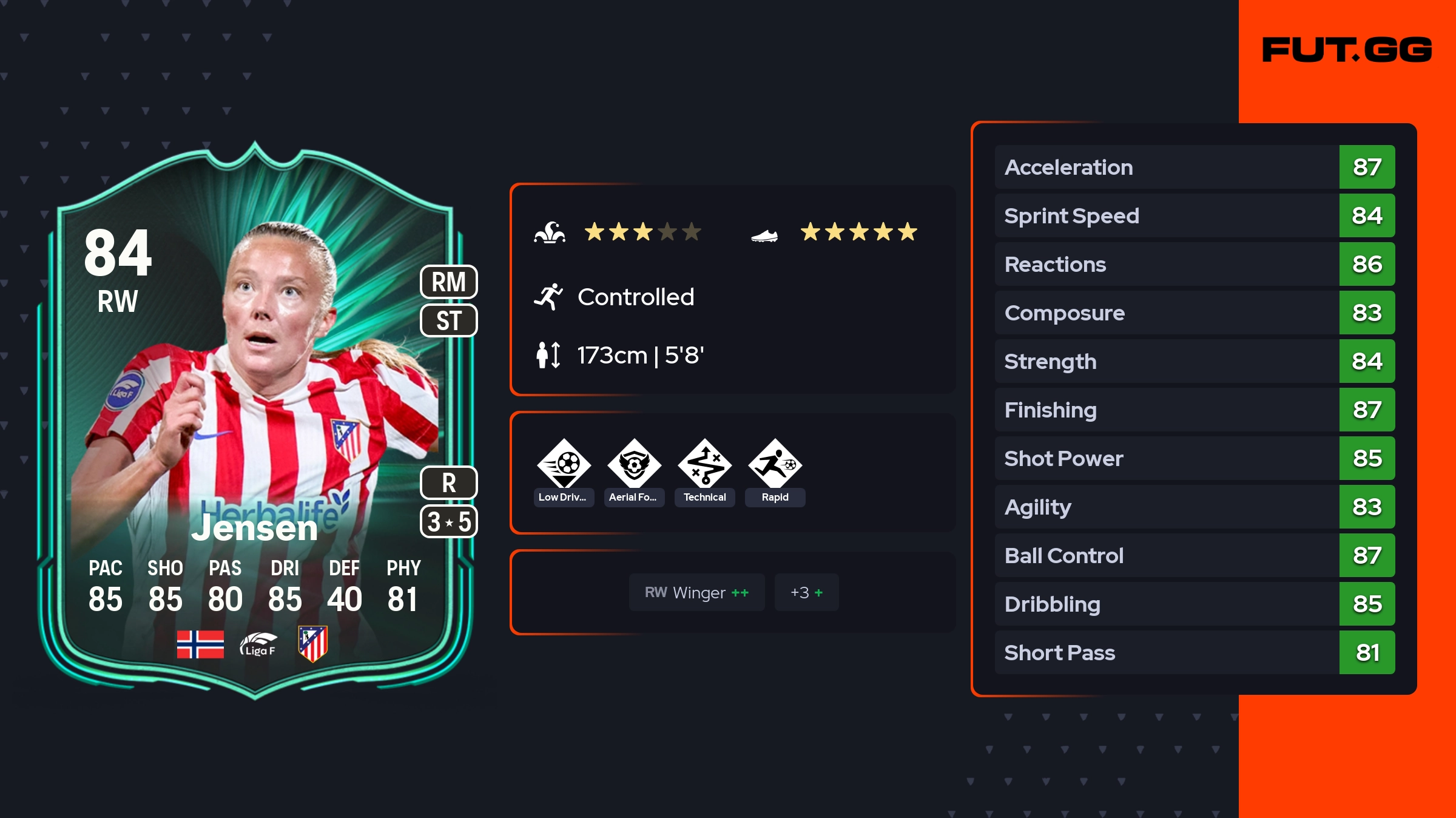Open the Rapid playstyle icon

[775, 464]
